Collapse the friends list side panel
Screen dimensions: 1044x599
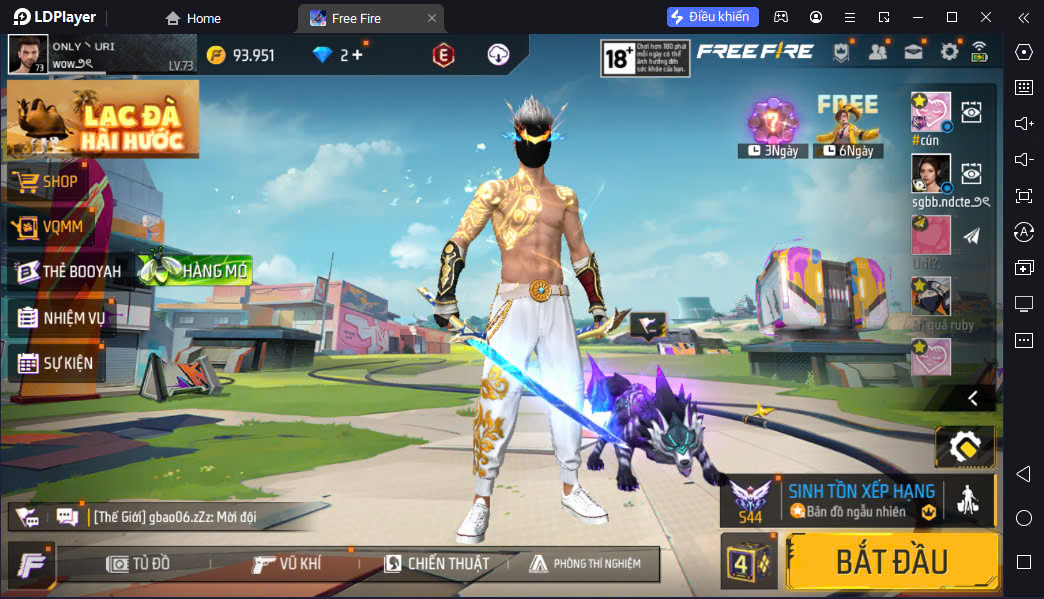click(973, 398)
